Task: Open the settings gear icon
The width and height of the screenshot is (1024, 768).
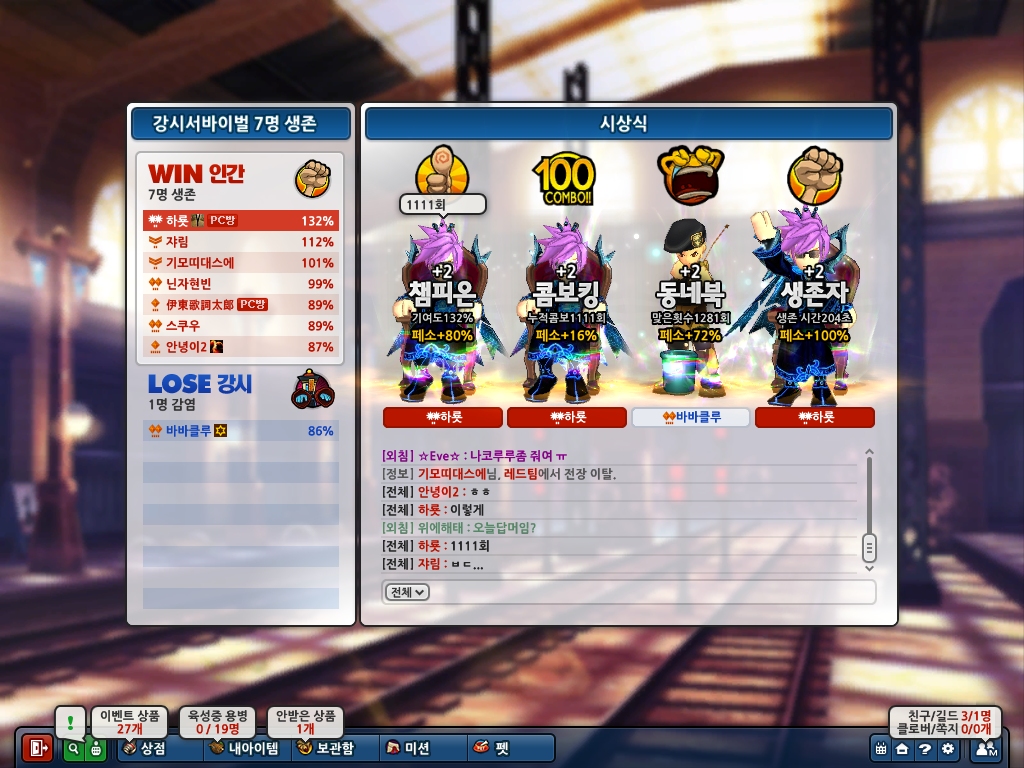Action: 947,748
